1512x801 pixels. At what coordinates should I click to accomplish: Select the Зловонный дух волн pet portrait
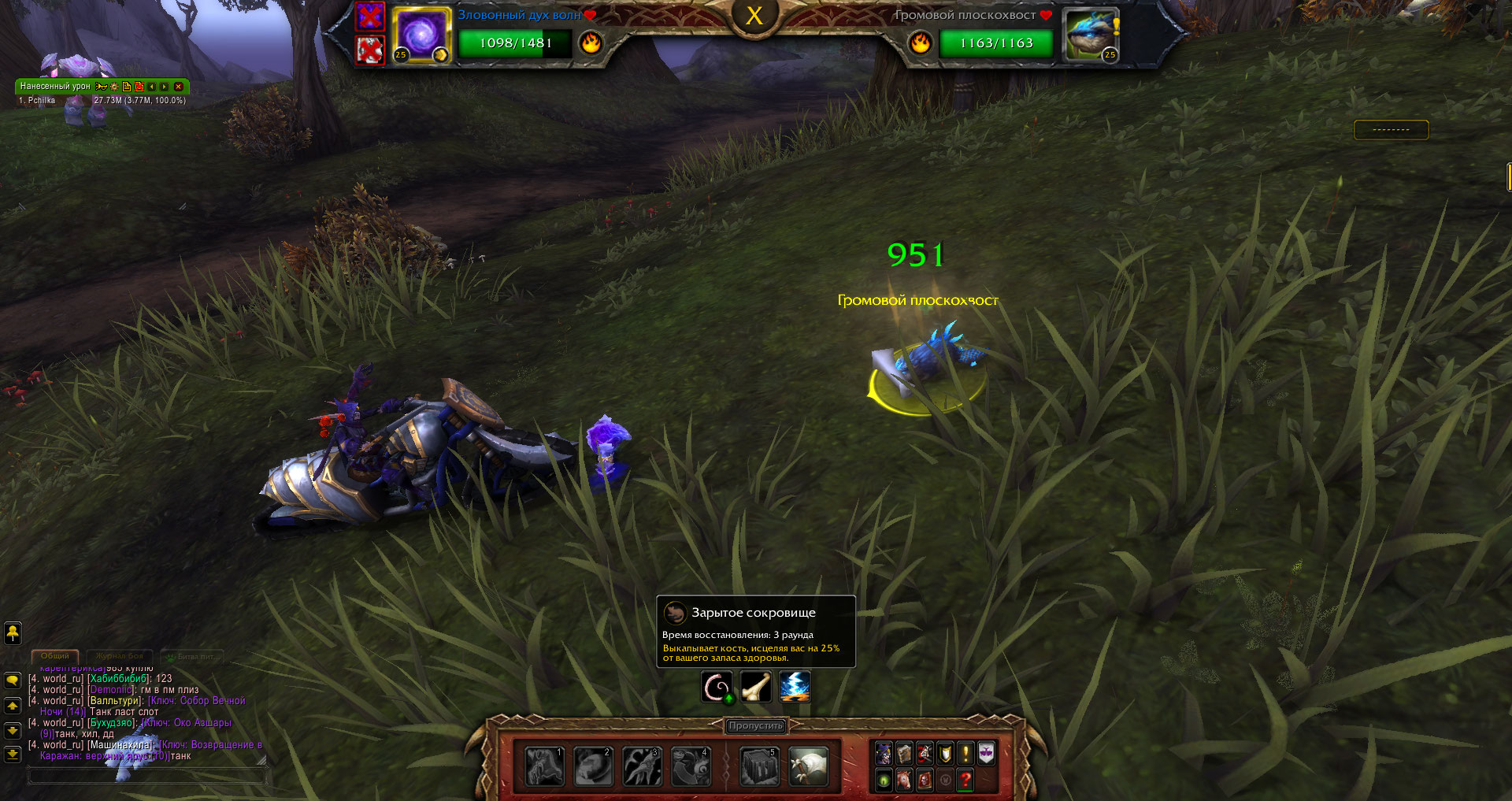pyautogui.click(x=421, y=35)
